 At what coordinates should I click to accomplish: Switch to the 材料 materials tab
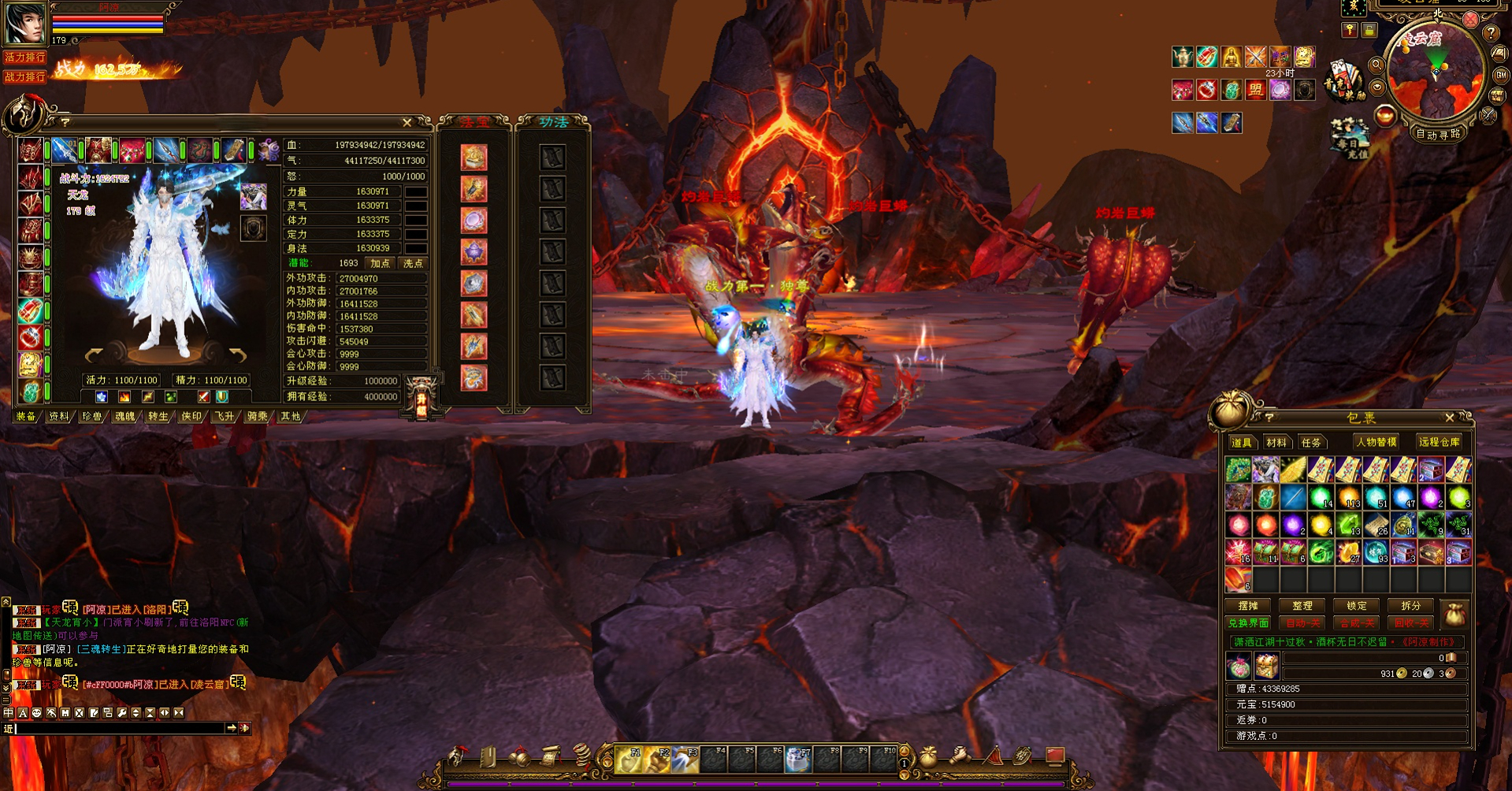pyautogui.click(x=1276, y=442)
